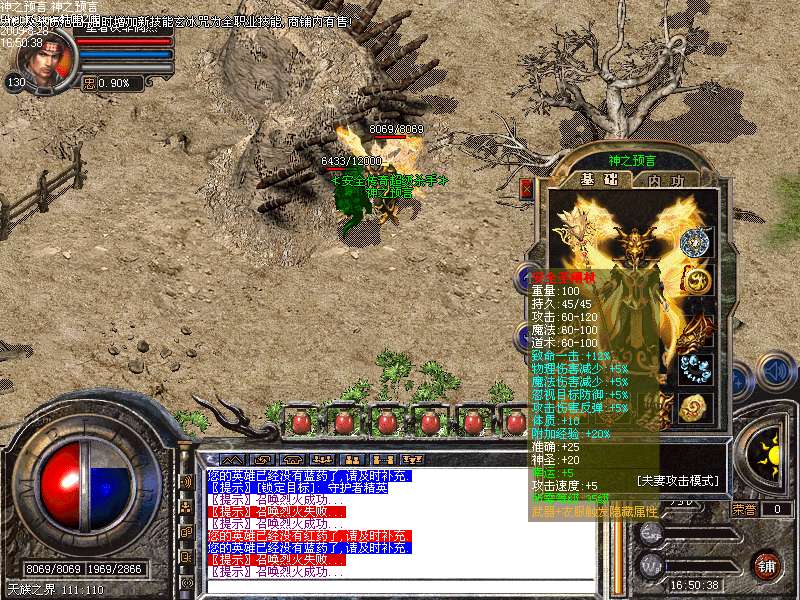Close the character equipment panel
This screenshot has width=800, height=600.
point(526,187)
